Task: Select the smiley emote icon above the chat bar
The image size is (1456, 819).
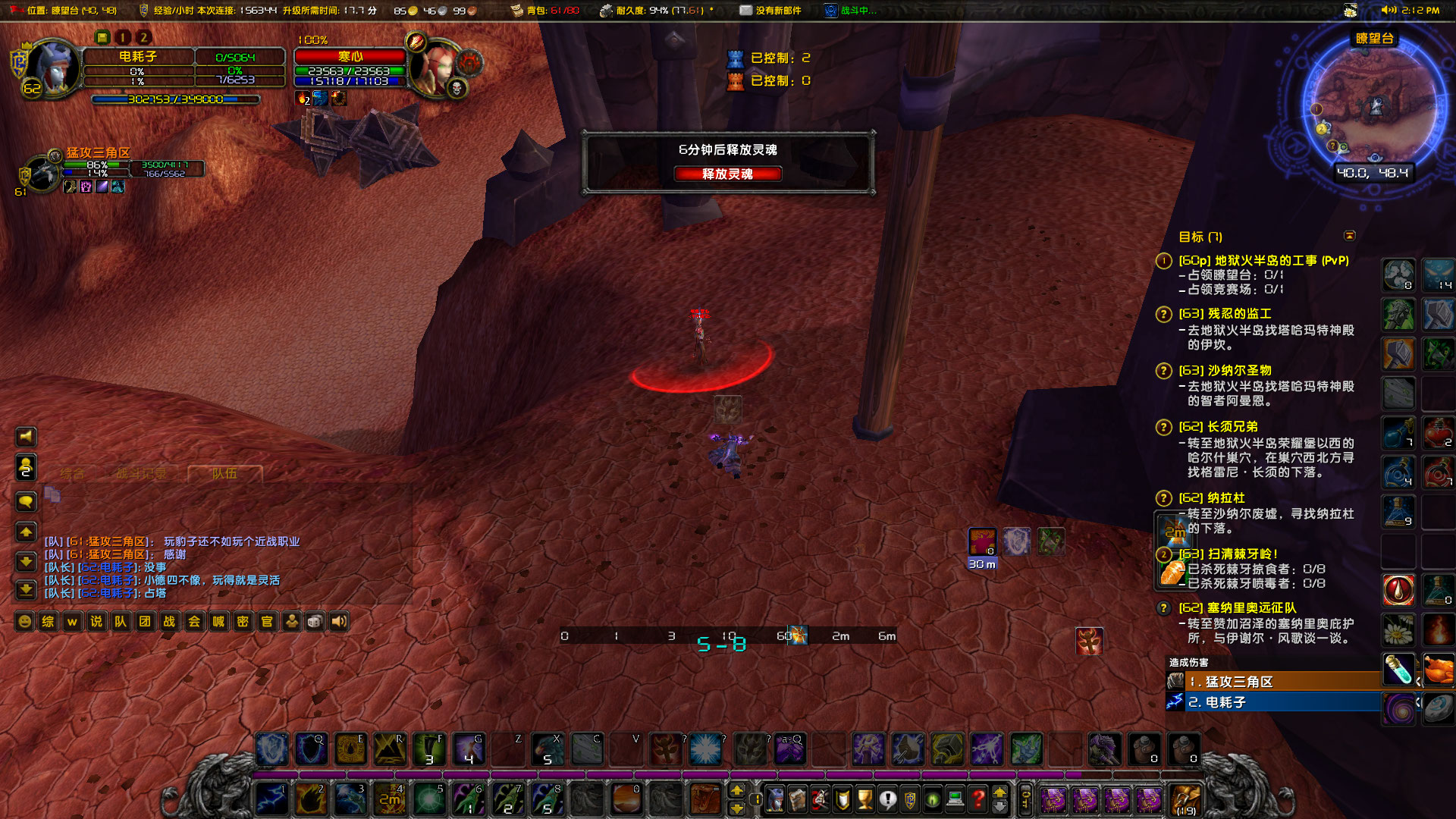Action: click(25, 621)
